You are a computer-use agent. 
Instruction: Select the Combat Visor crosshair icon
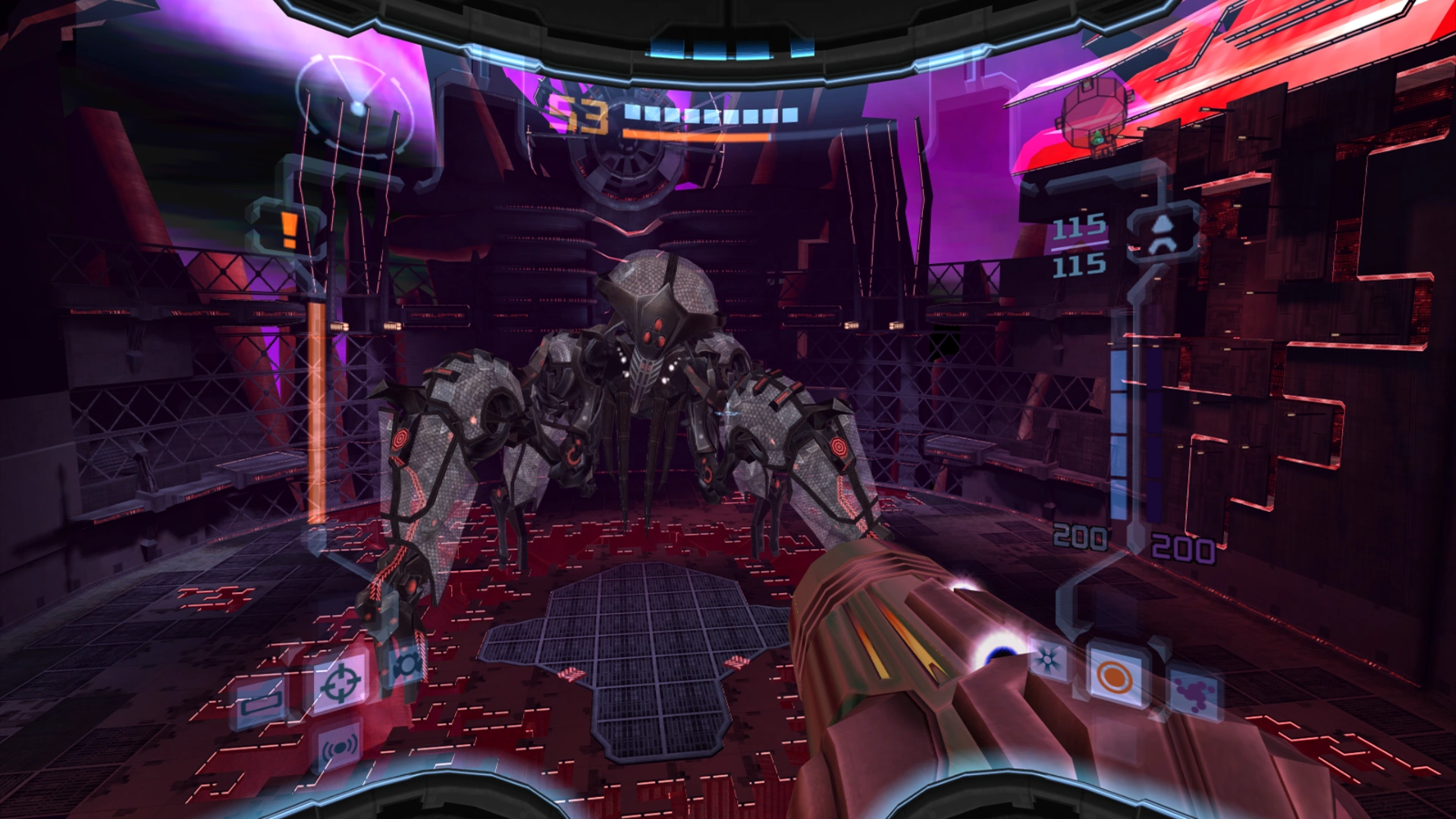click(x=340, y=682)
